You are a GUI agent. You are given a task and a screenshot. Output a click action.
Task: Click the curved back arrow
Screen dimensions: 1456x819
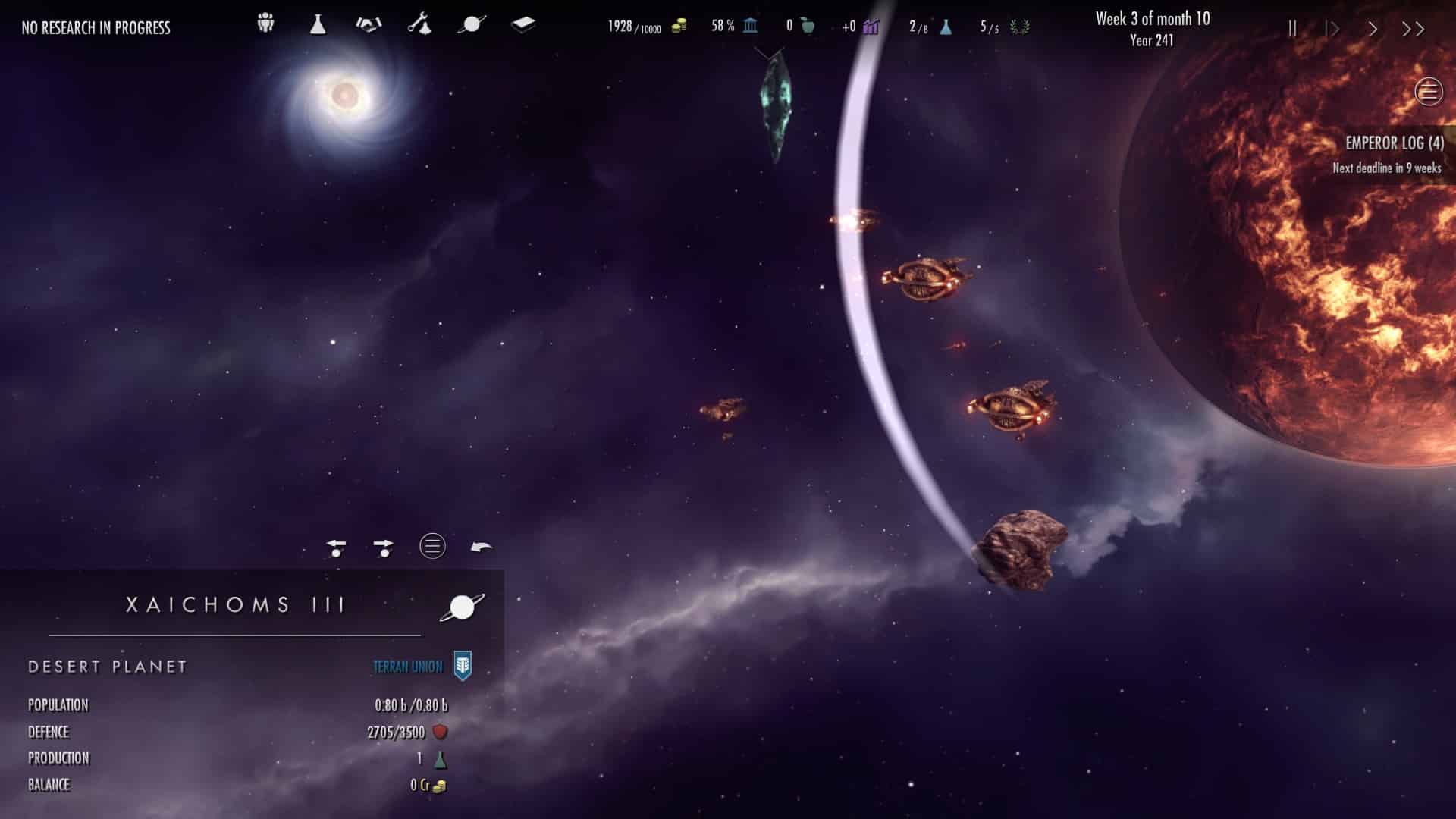482,547
